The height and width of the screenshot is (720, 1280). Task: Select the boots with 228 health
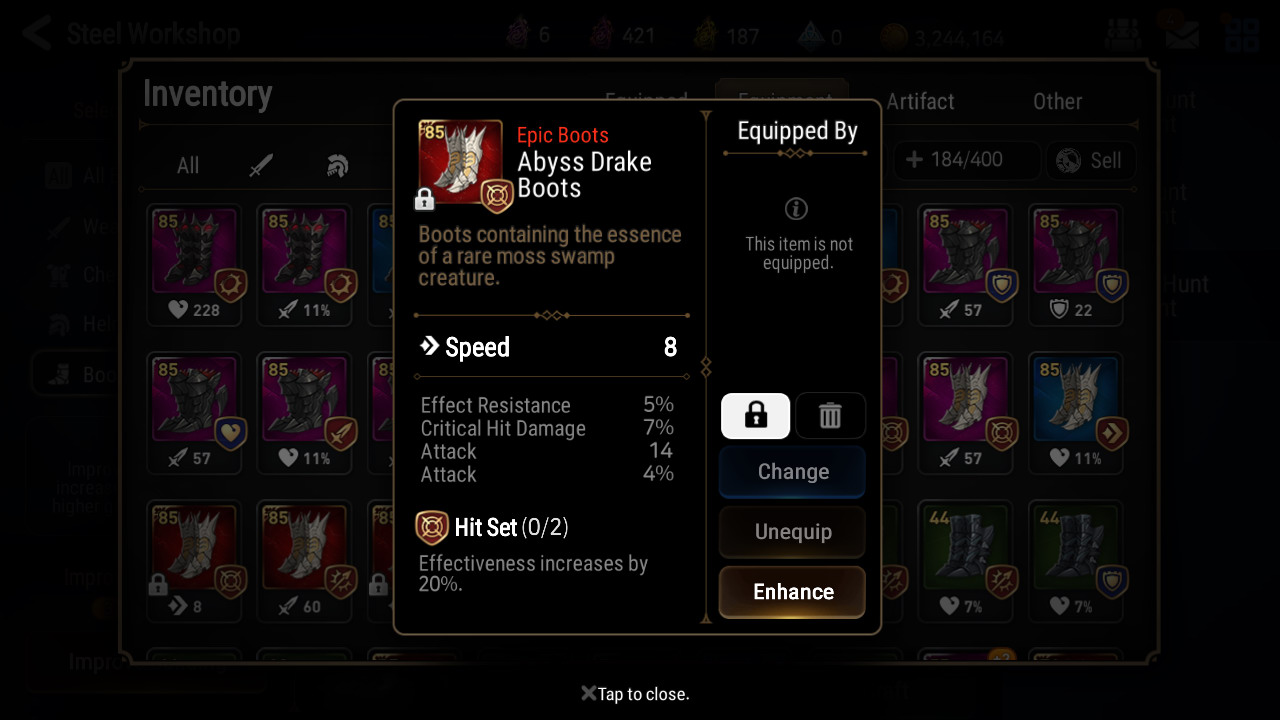click(195, 265)
